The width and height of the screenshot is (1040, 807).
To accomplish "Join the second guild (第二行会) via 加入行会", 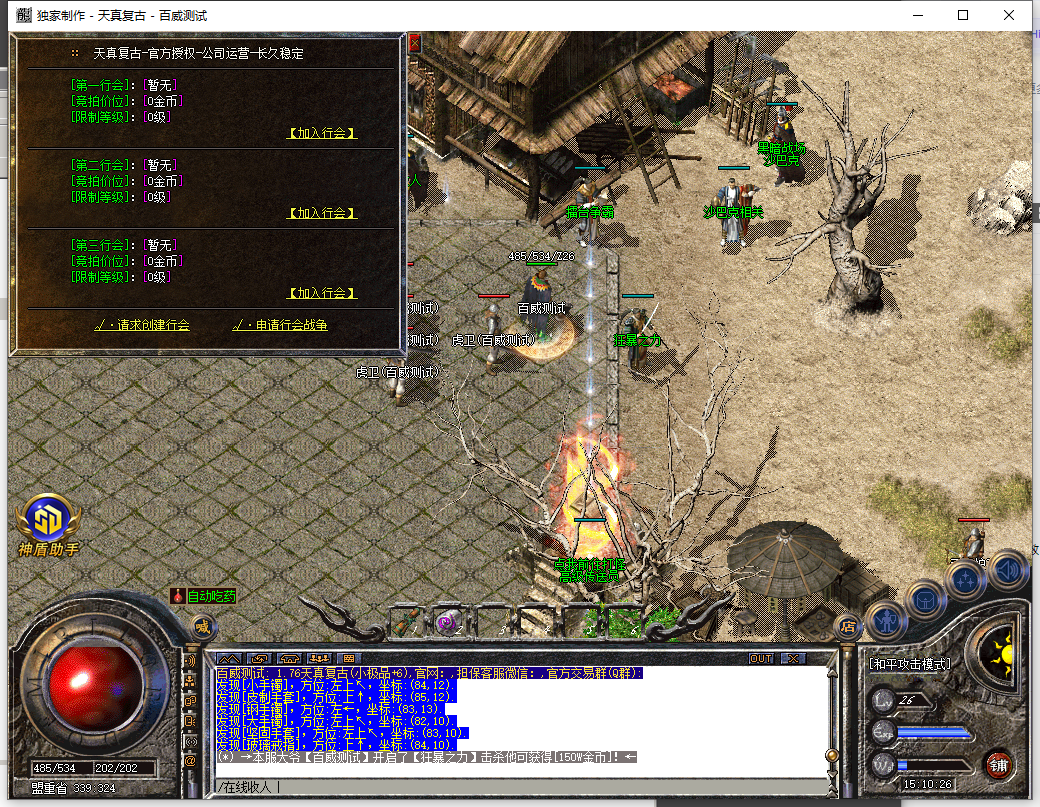I will pos(322,213).
